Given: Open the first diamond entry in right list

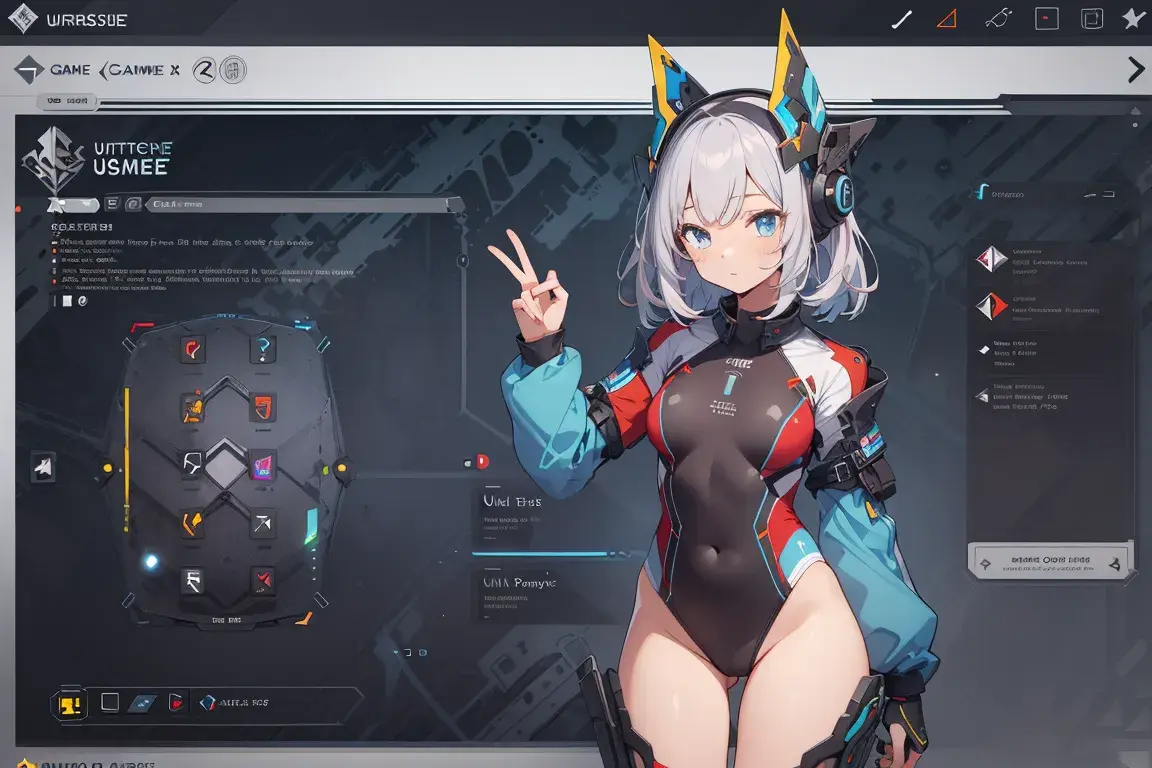Looking at the screenshot, I should [991, 259].
